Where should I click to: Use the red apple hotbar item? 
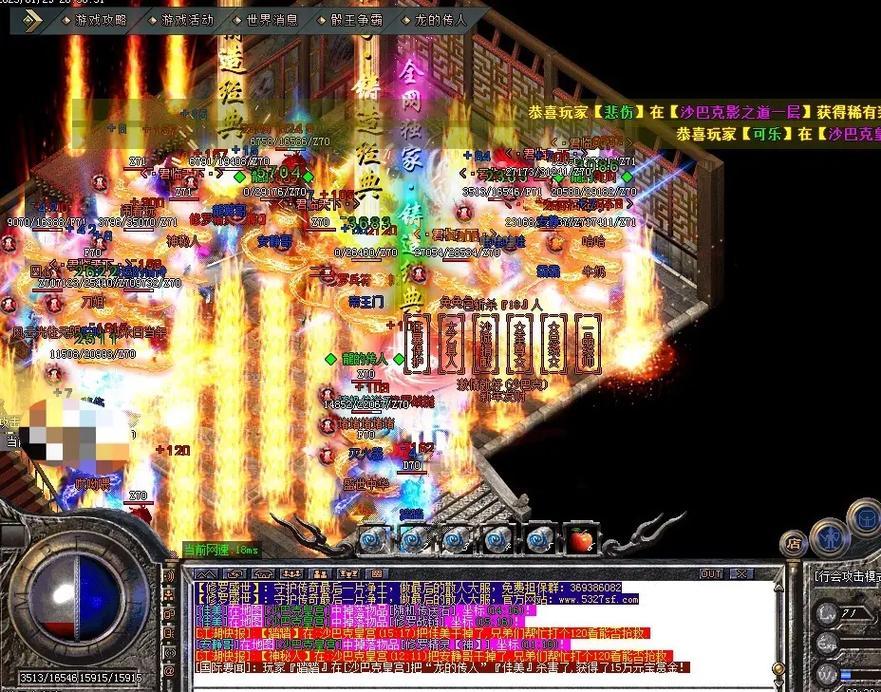point(581,540)
